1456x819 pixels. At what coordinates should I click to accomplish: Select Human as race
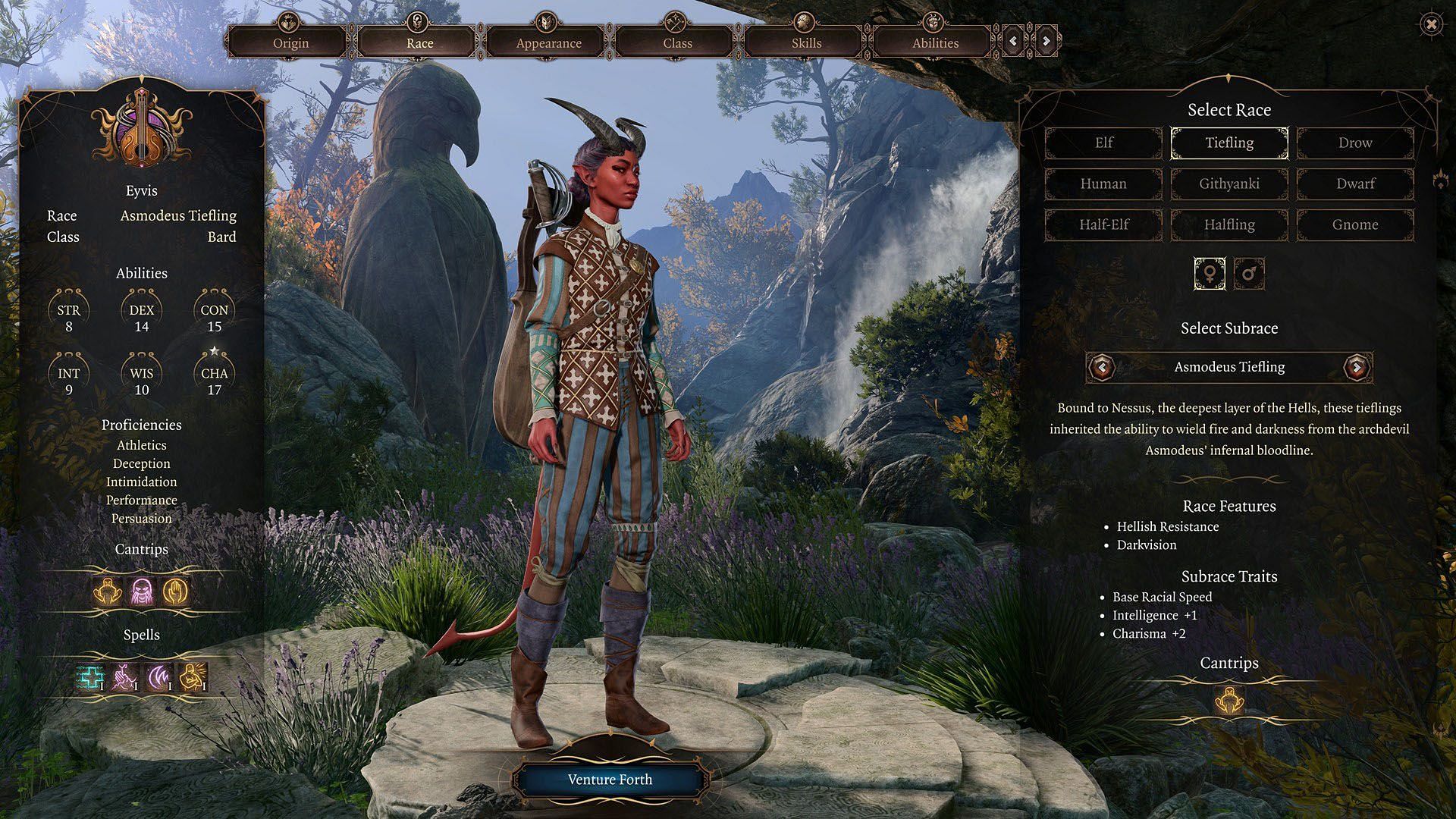1103,184
